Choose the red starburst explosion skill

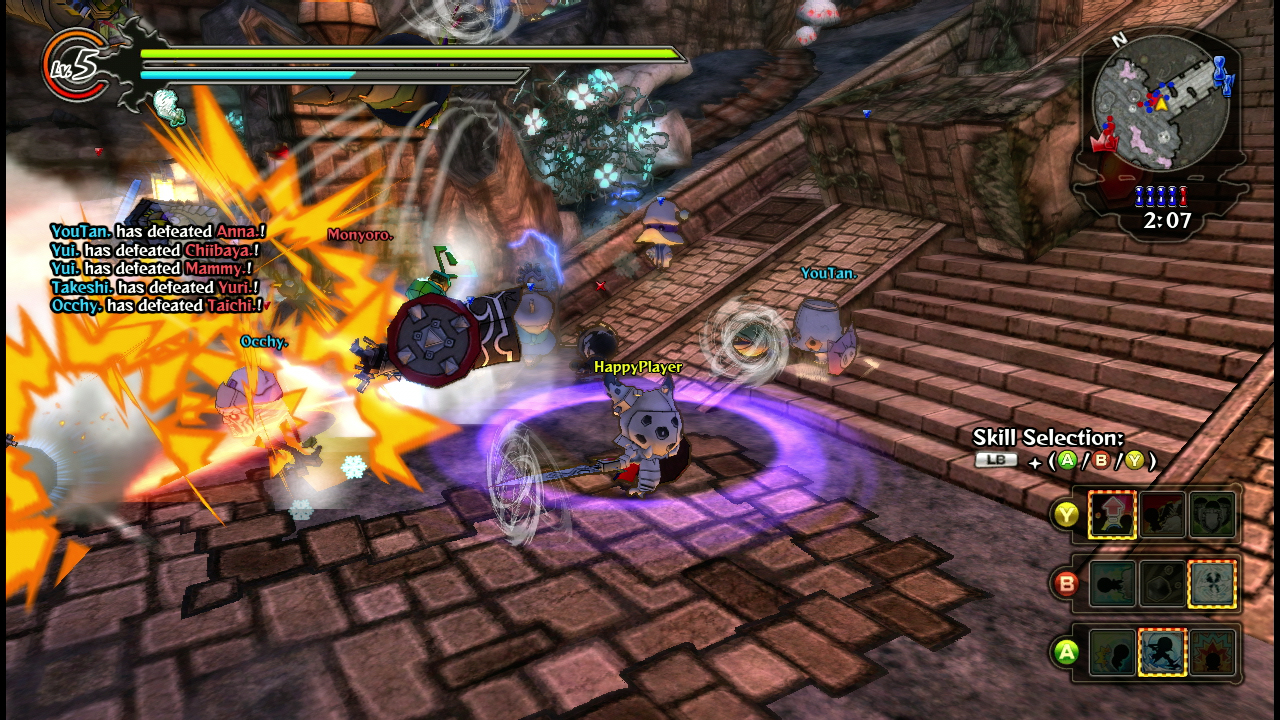pyautogui.click(x=1212, y=653)
